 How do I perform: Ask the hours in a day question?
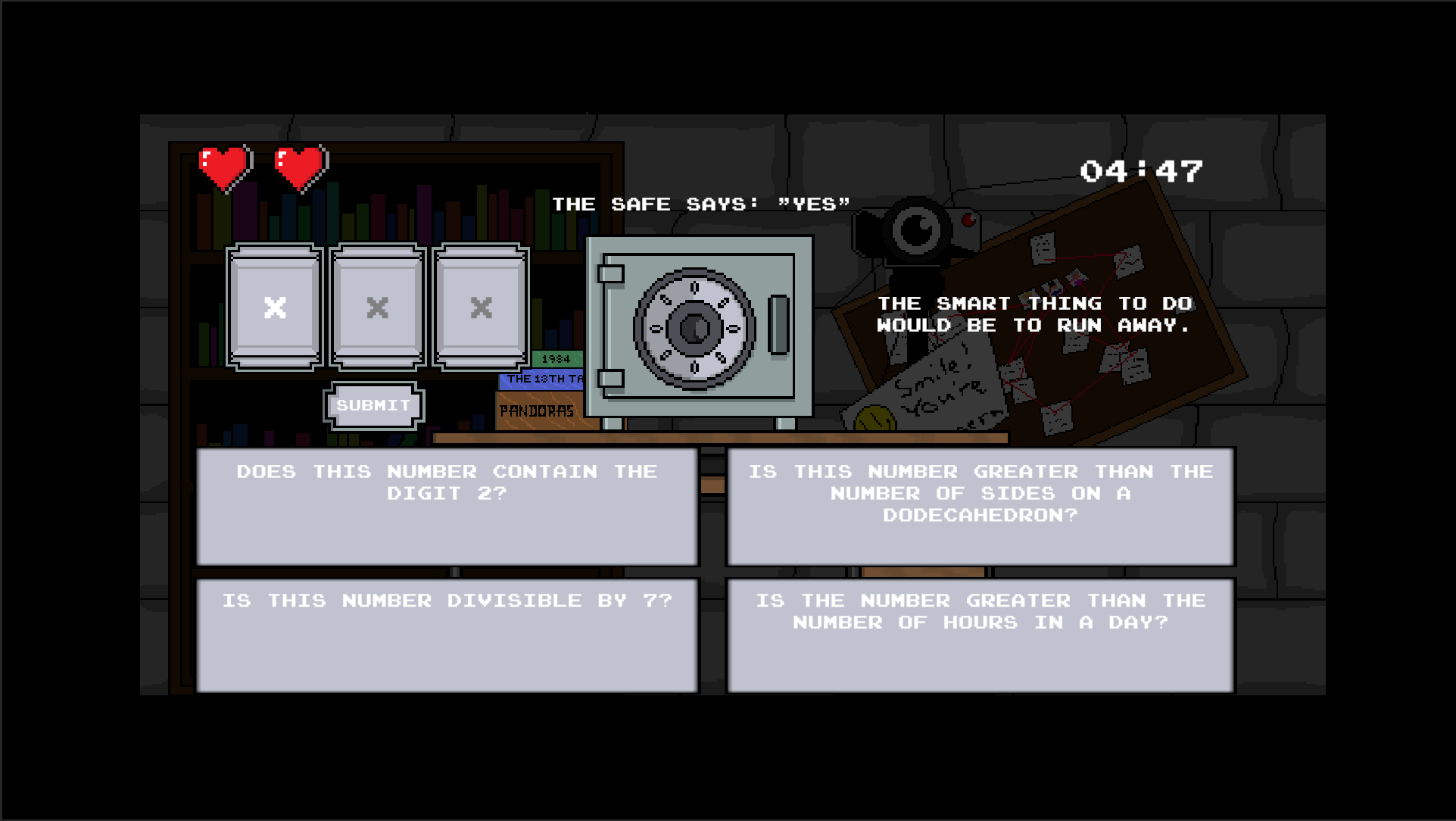981,635
